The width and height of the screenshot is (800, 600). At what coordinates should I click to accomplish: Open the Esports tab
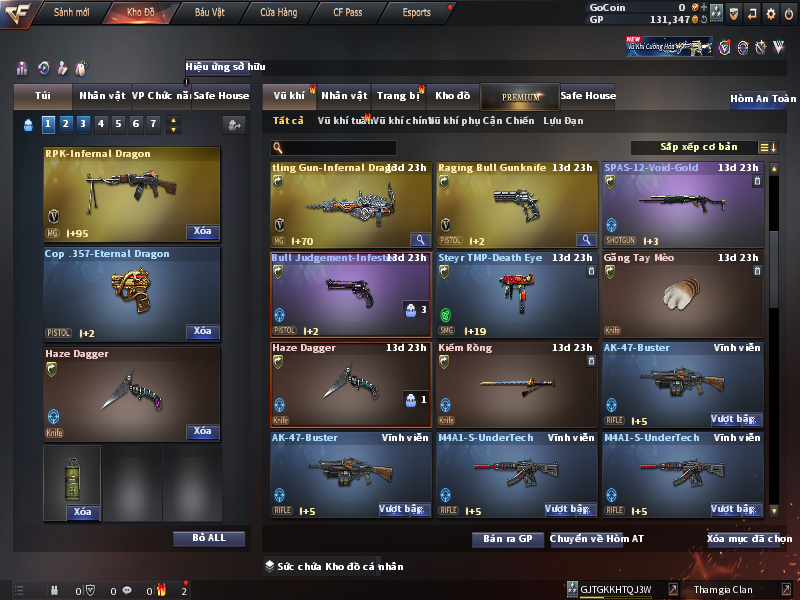click(416, 13)
